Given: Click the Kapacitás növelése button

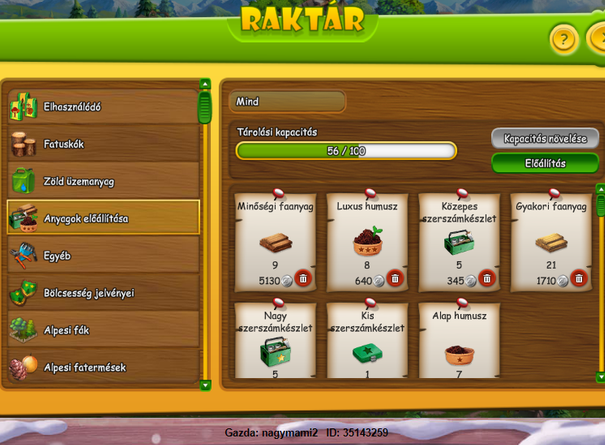Looking at the screenshot, I should 544,138.
